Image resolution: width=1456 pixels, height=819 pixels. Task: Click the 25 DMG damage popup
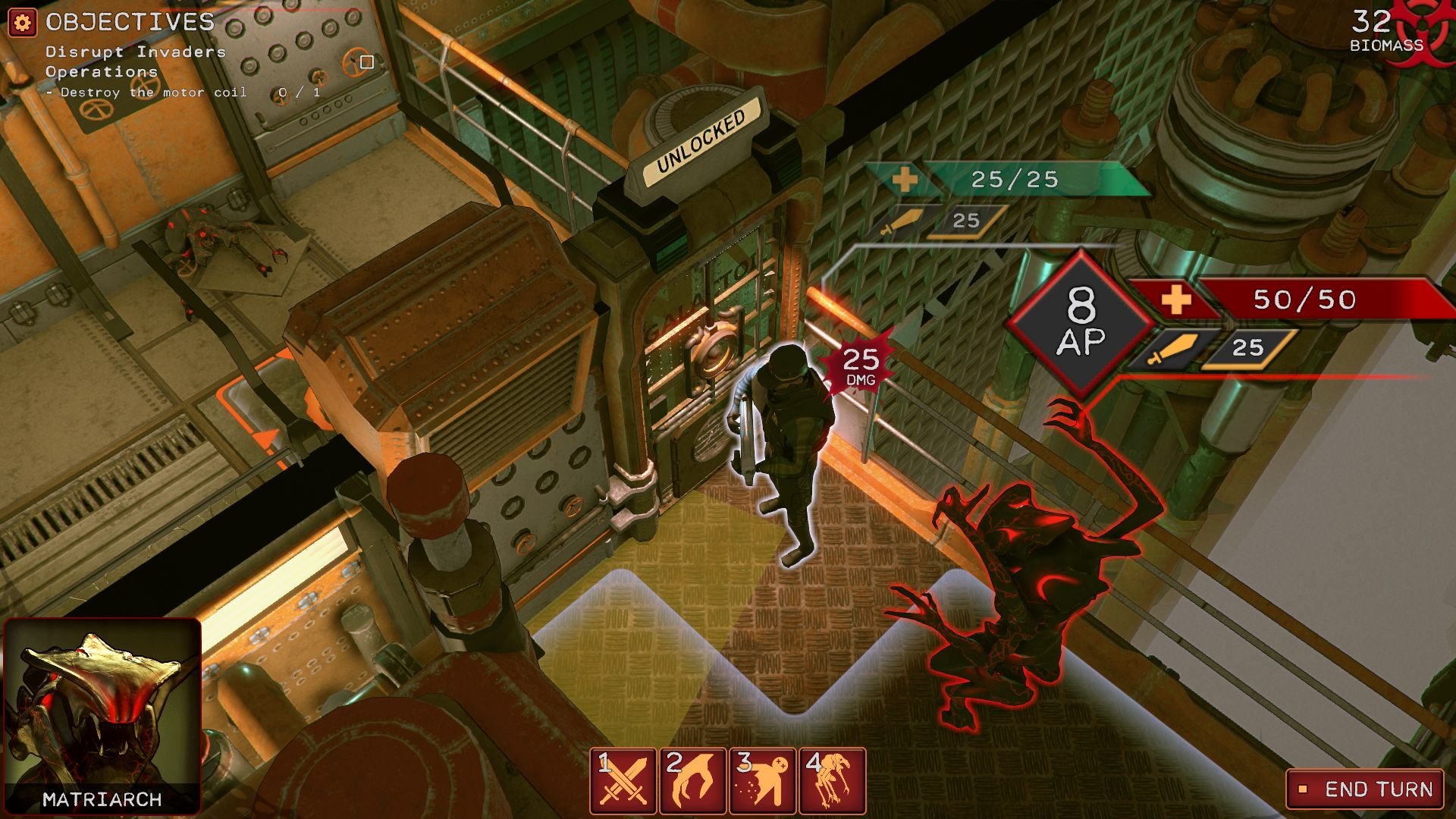[859, 364]
